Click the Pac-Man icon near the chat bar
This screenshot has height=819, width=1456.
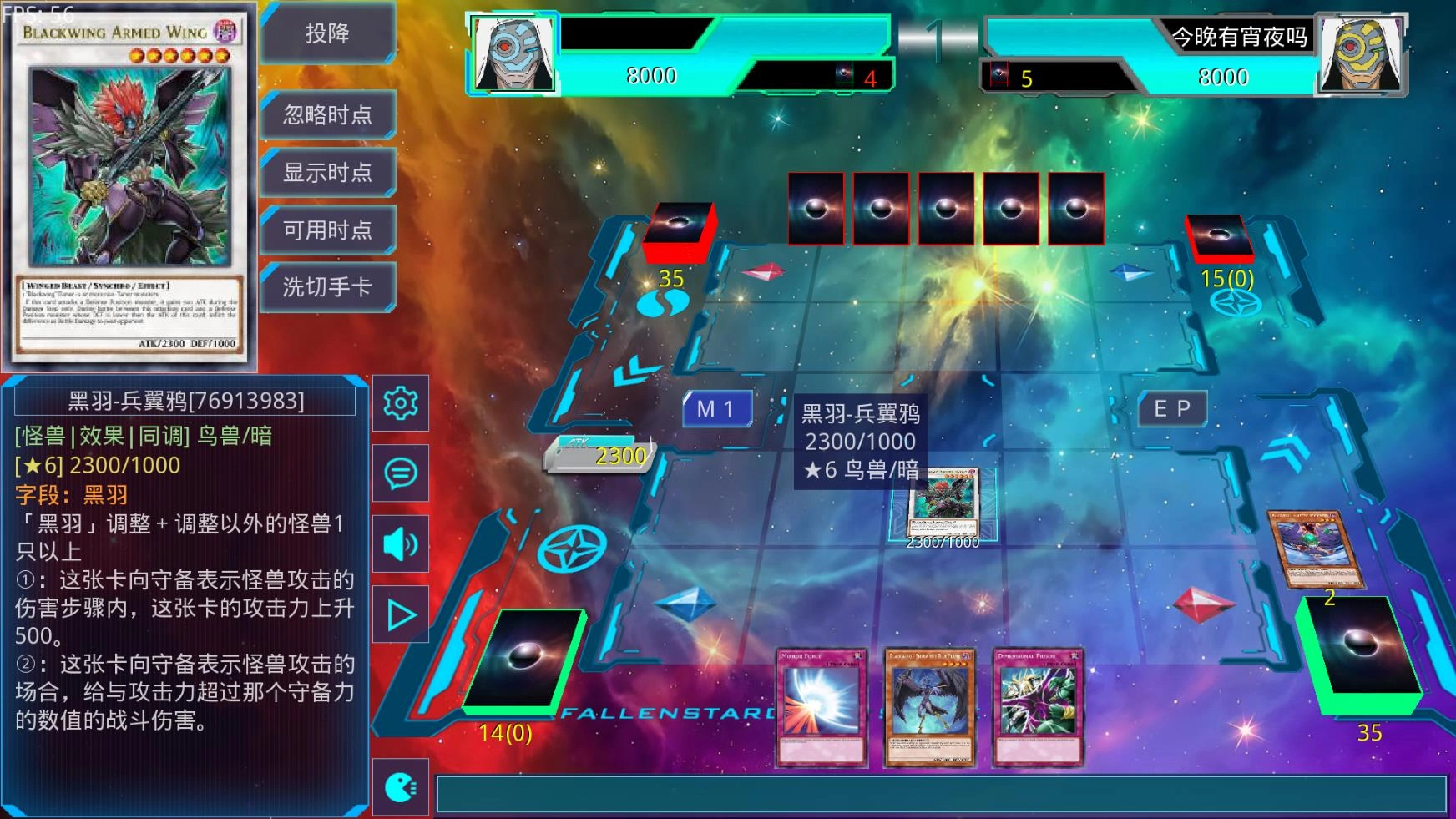[401, 786]
